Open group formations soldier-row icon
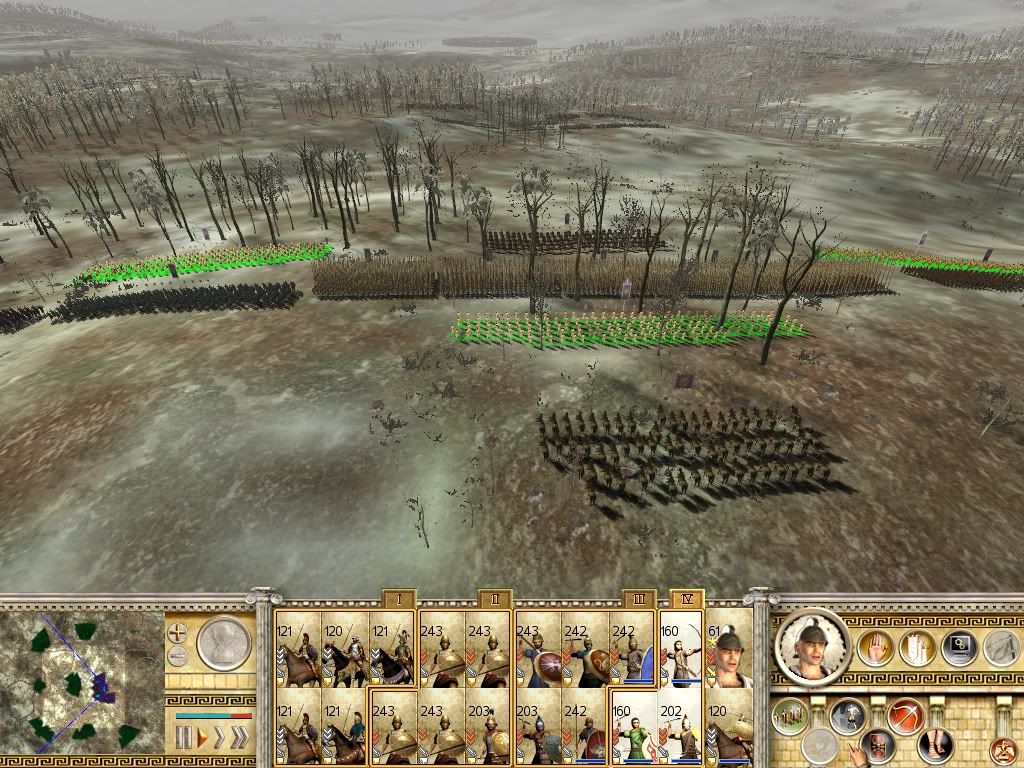 point(790,716)
